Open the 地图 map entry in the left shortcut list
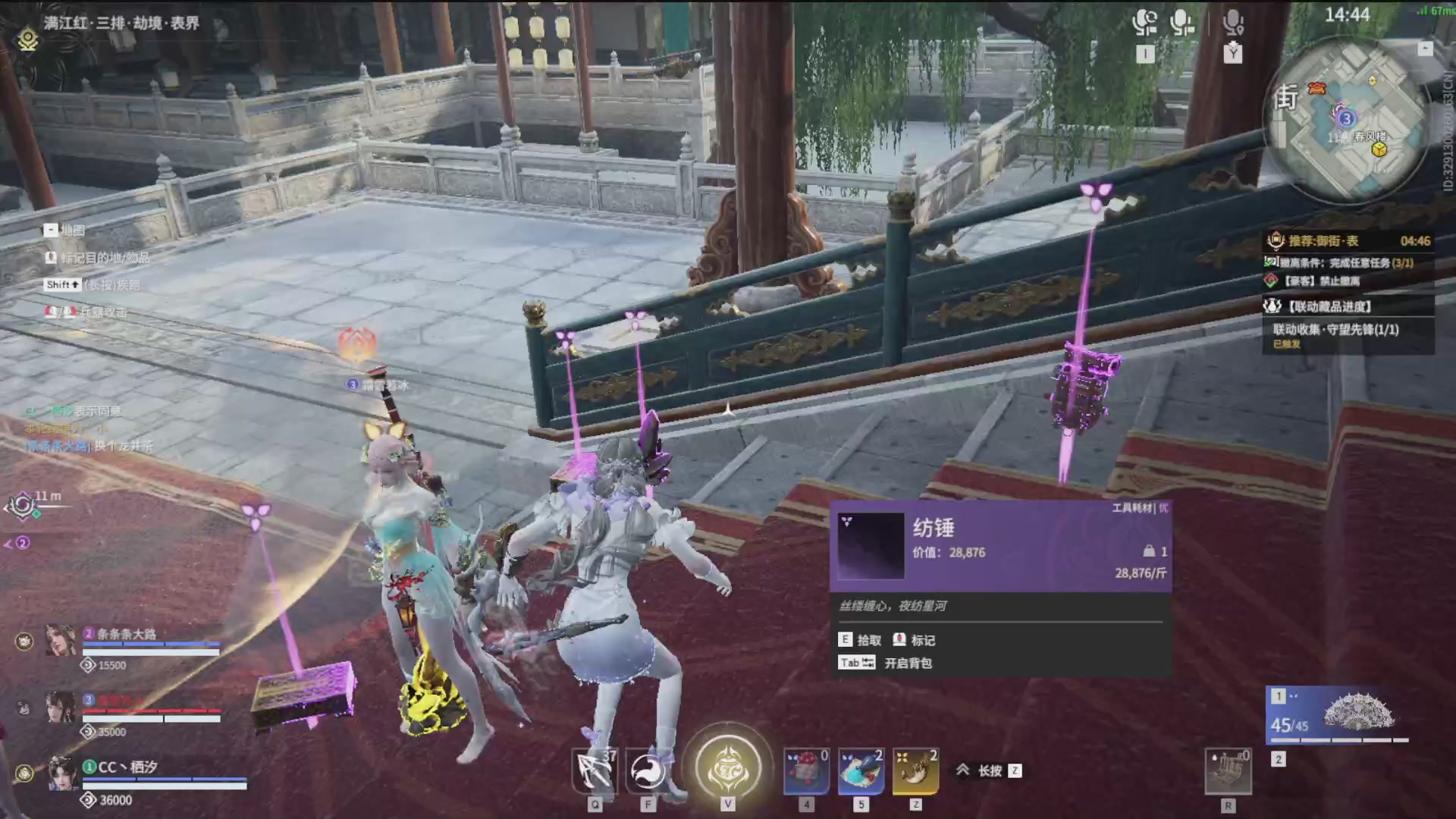The image size is (1456, 819). (x=67, y=229)
